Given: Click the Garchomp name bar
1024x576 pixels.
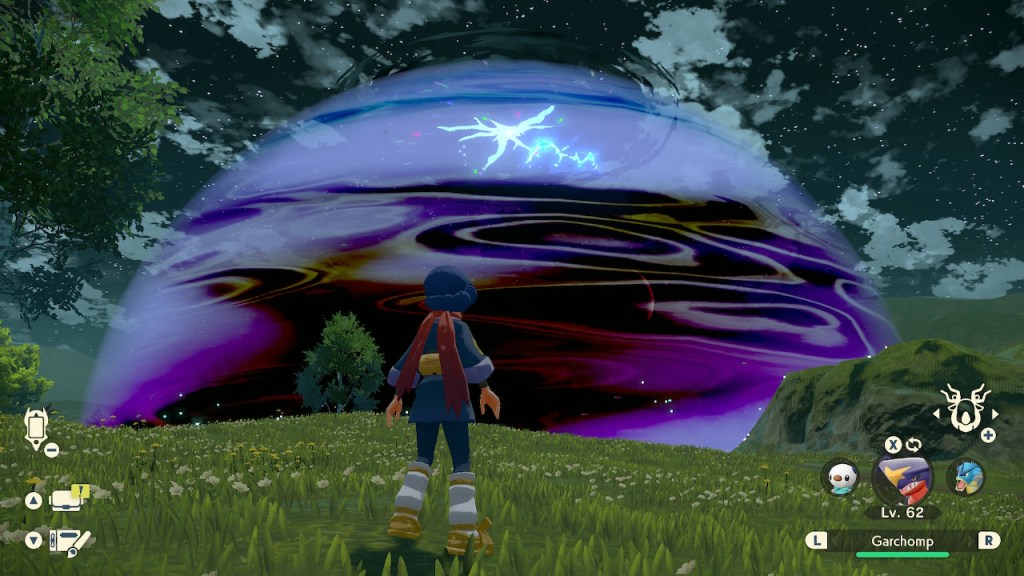Looking at the screenshot, I should (902, 540).
